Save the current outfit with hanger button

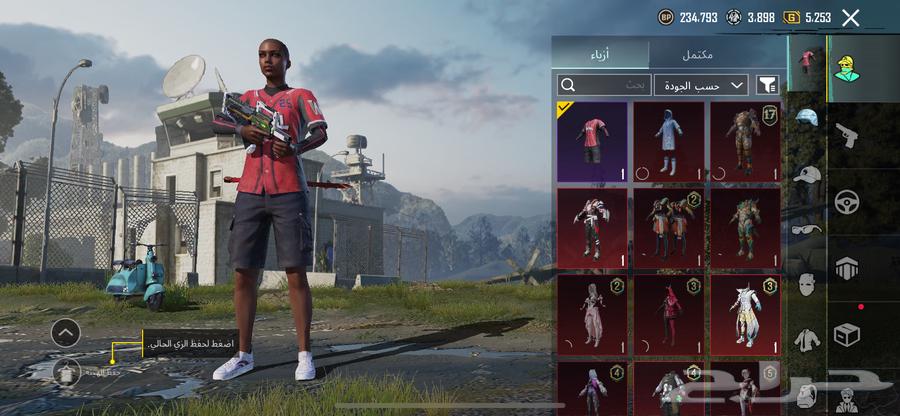66,371
